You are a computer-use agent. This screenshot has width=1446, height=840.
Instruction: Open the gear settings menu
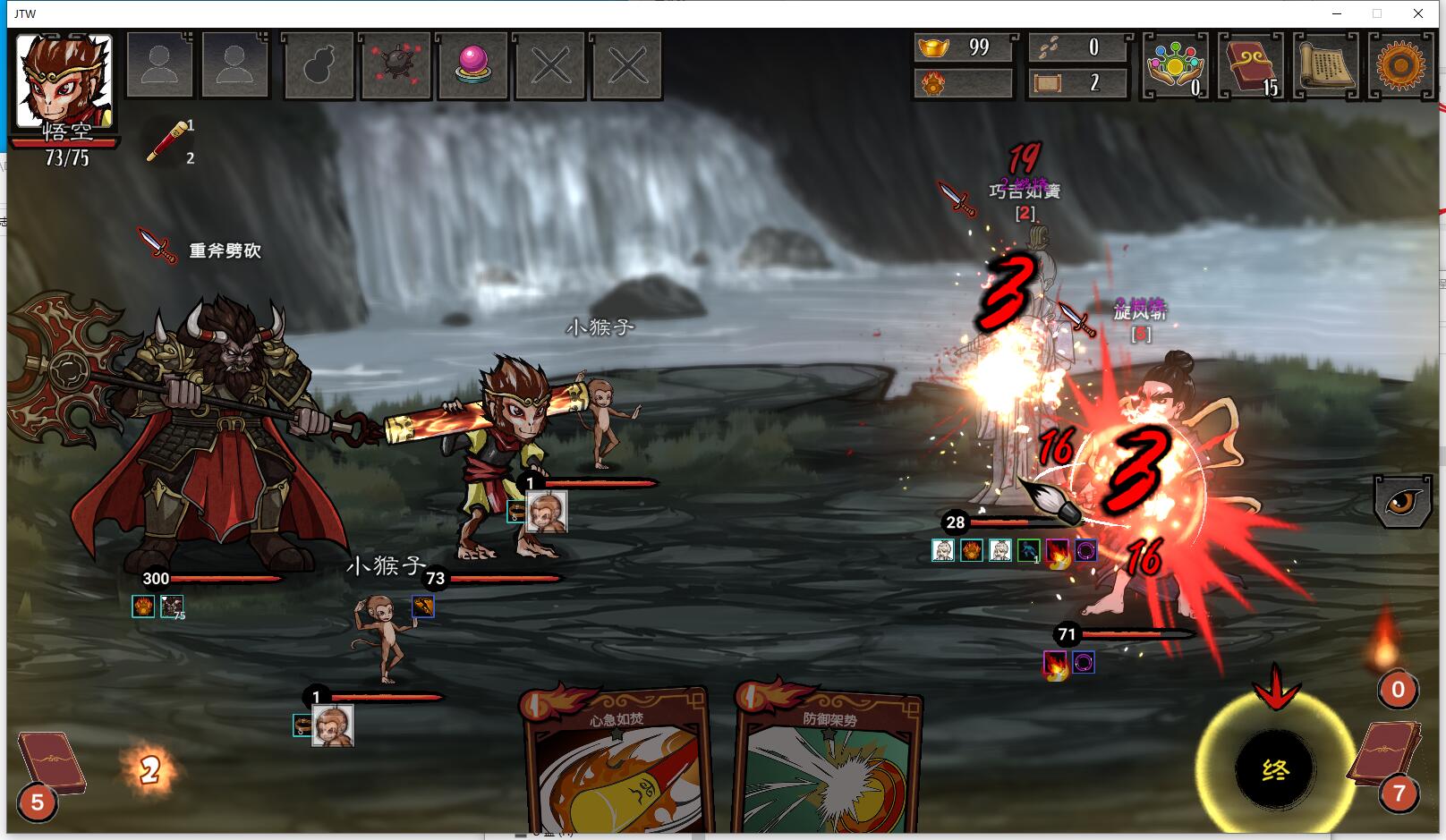click(1400, 64)
